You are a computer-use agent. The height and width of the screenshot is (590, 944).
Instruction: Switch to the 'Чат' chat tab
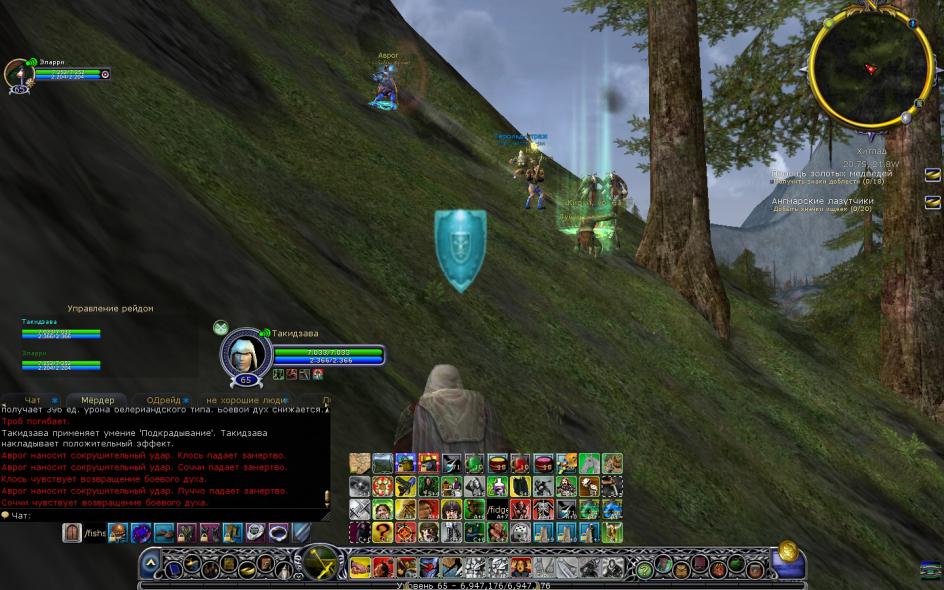[x=33, y=400]
